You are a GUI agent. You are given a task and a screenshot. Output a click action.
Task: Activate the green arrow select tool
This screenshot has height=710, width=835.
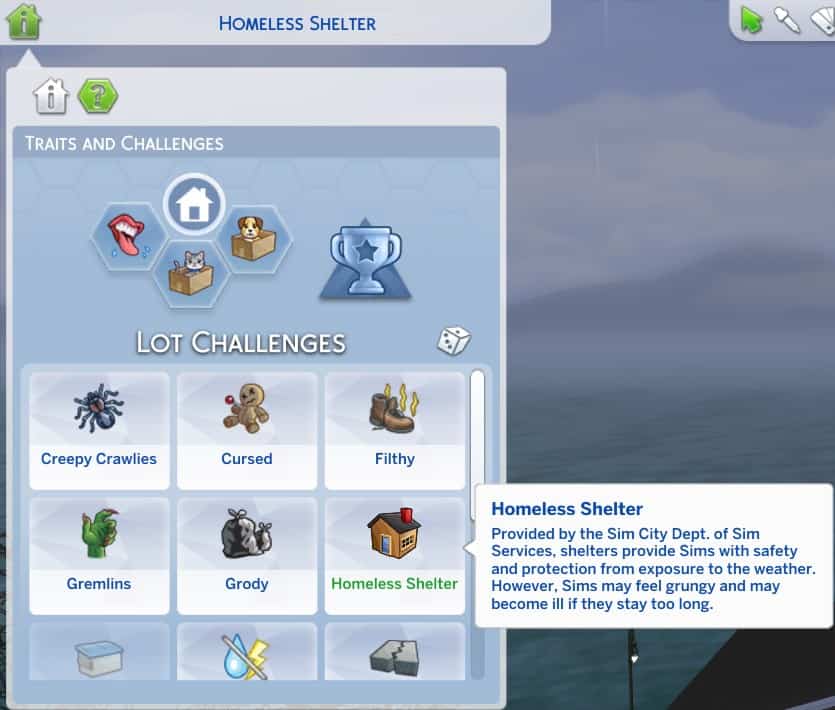click(751, 20)
